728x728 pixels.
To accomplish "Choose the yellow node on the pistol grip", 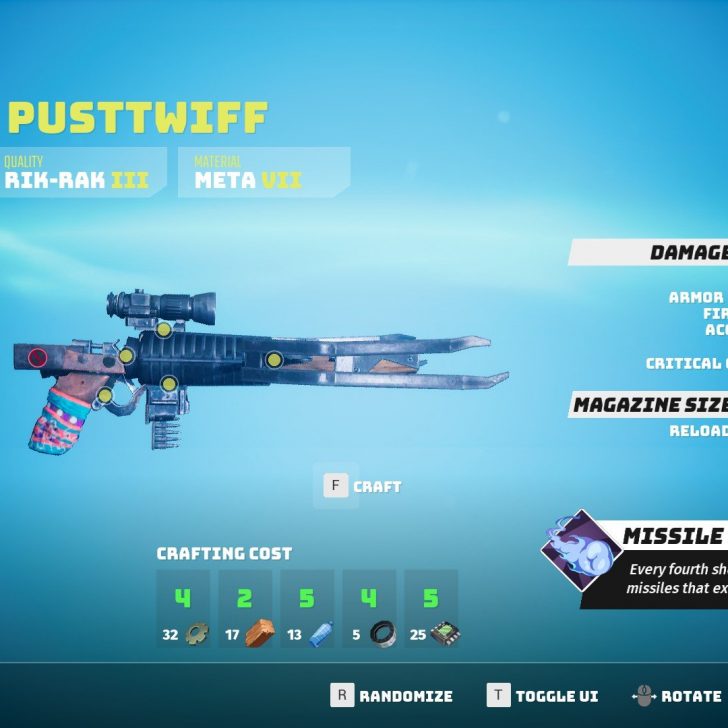I will pos(105,396).
